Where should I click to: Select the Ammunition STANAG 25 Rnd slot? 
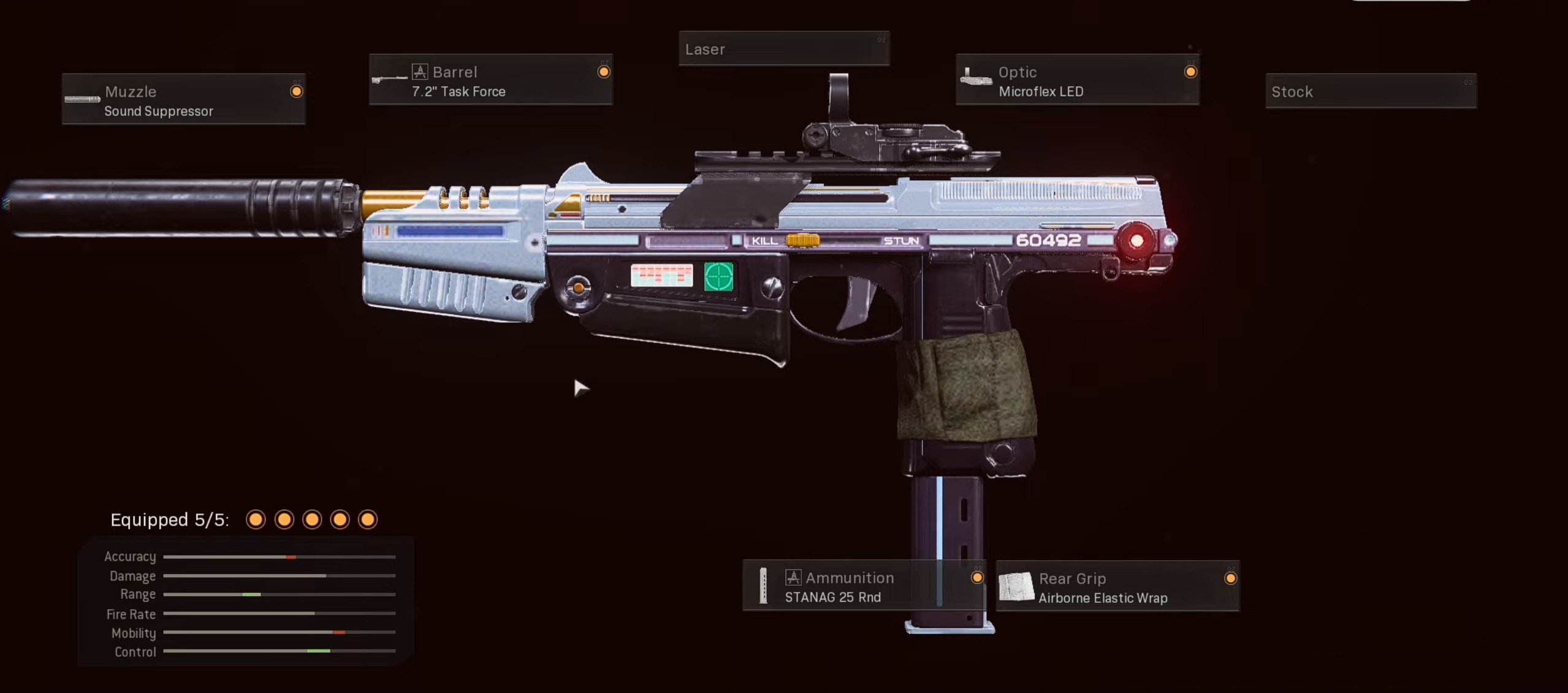coord(864,586)
